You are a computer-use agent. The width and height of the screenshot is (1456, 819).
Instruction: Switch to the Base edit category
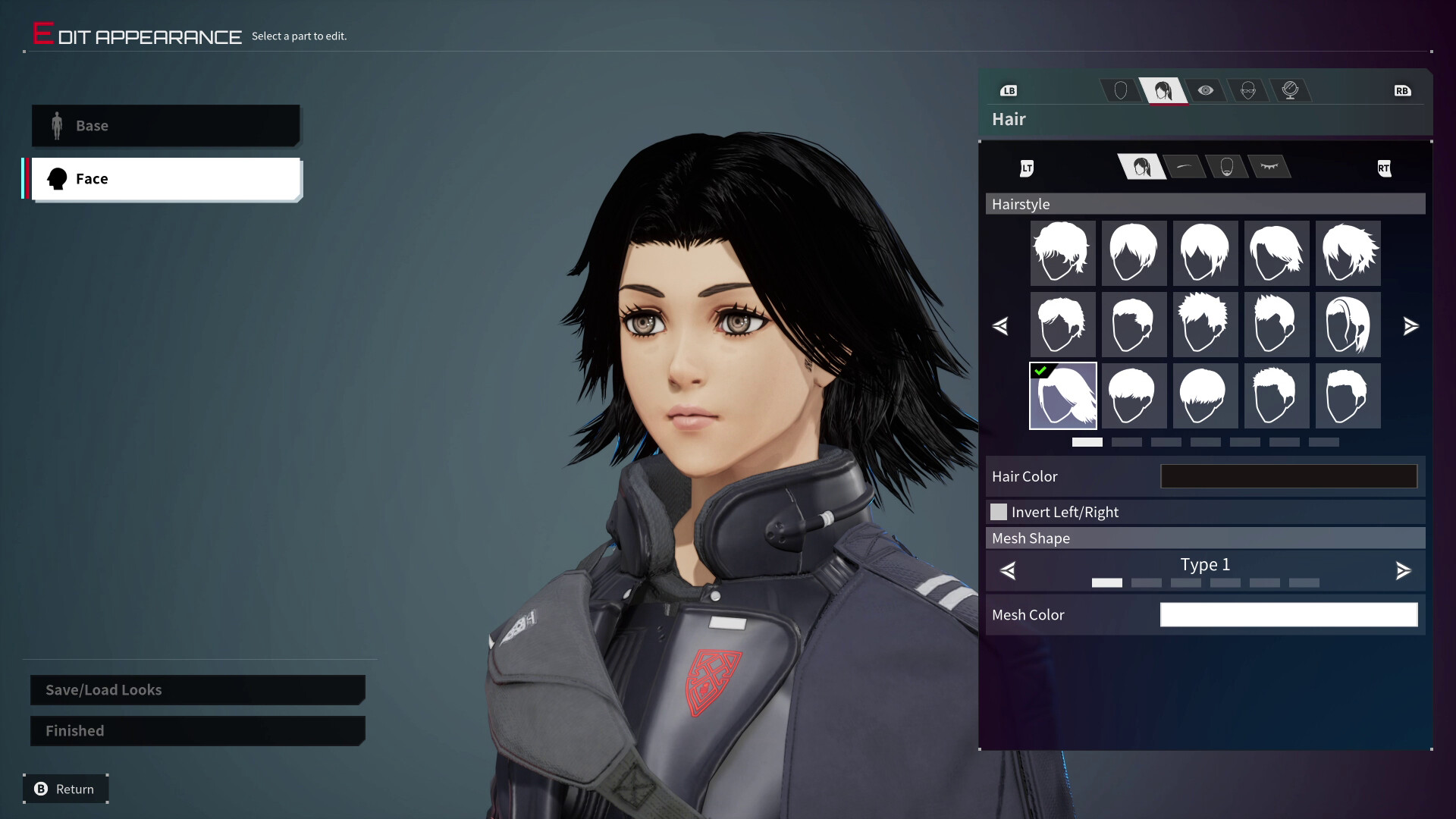(166, 125)
